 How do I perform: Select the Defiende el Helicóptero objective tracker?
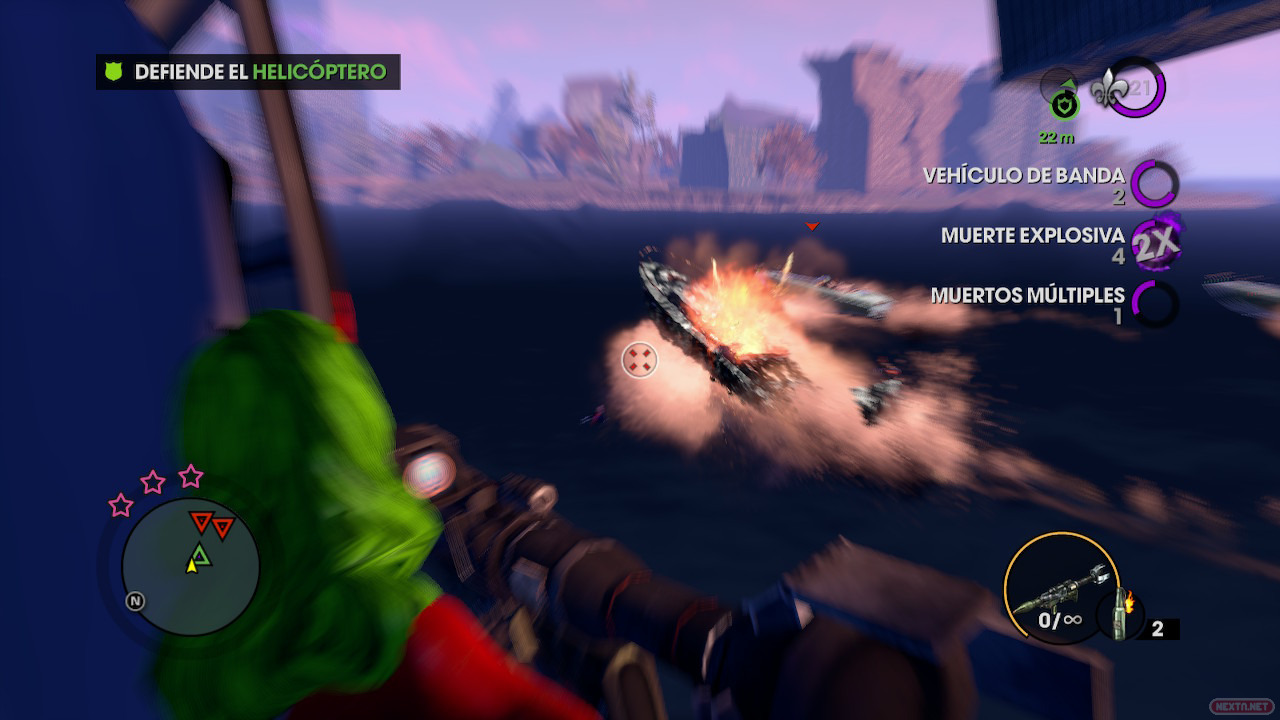pos(248,72)
